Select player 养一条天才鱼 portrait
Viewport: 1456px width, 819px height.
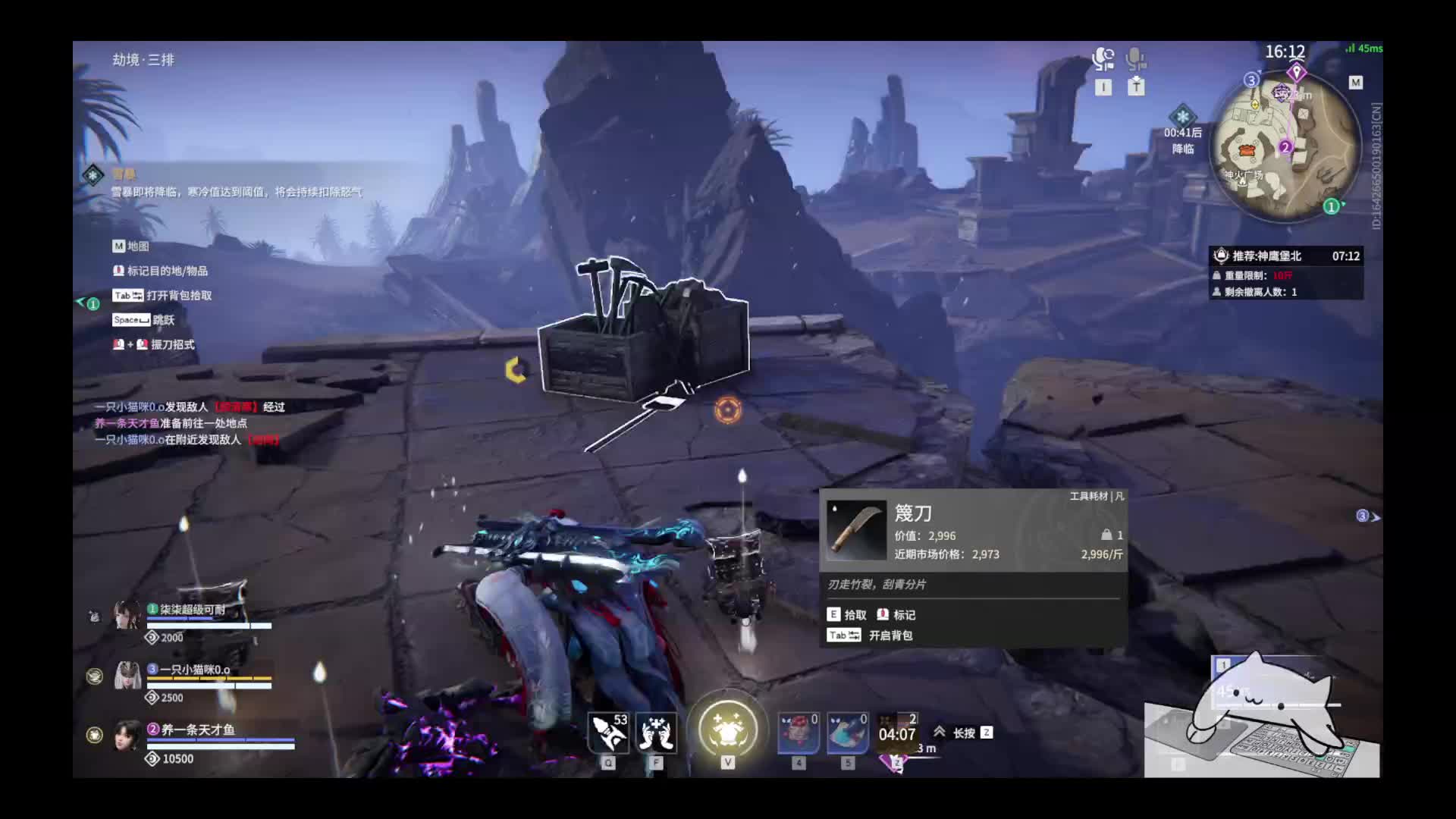[127, 735]
